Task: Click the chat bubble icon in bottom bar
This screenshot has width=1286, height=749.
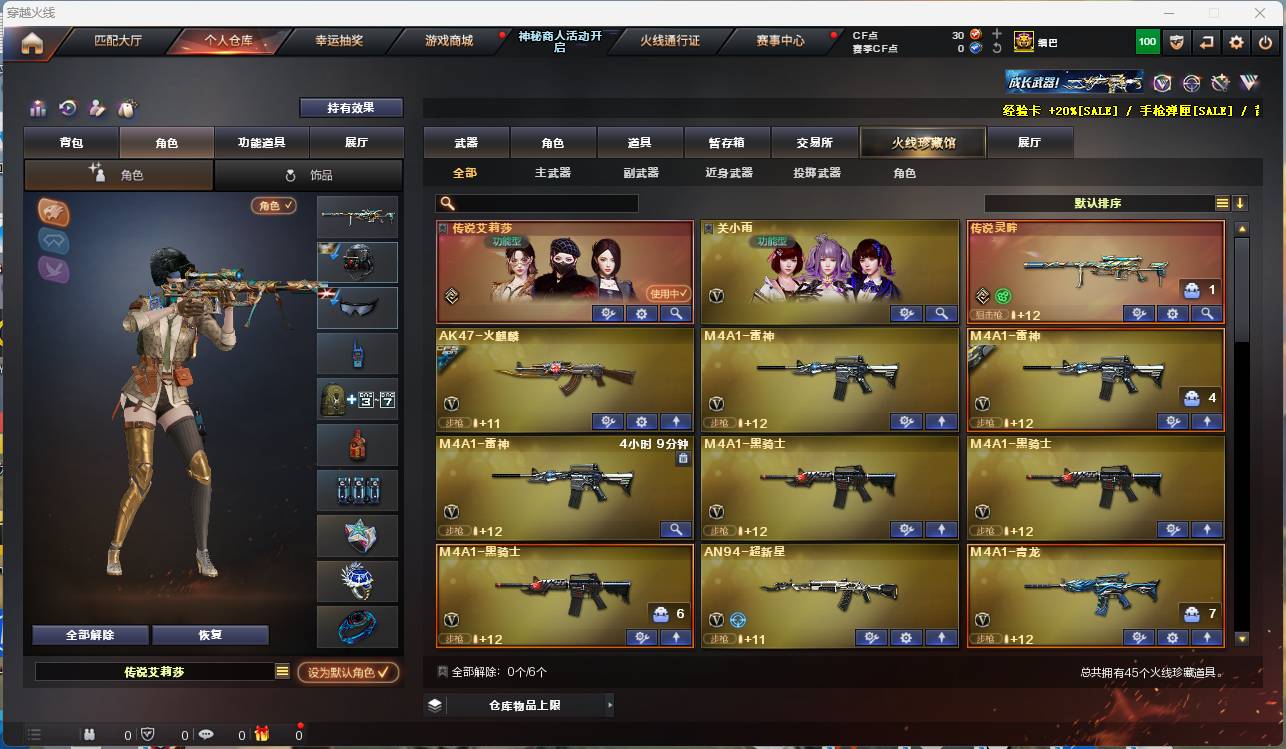Action: click(x=207, y=734)
